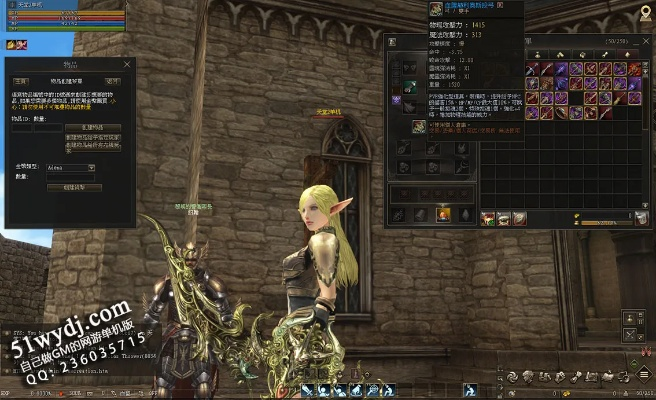656x400 pixels.
Task: Open the swirl icon in the menu bar
Action: click(512, 376)
